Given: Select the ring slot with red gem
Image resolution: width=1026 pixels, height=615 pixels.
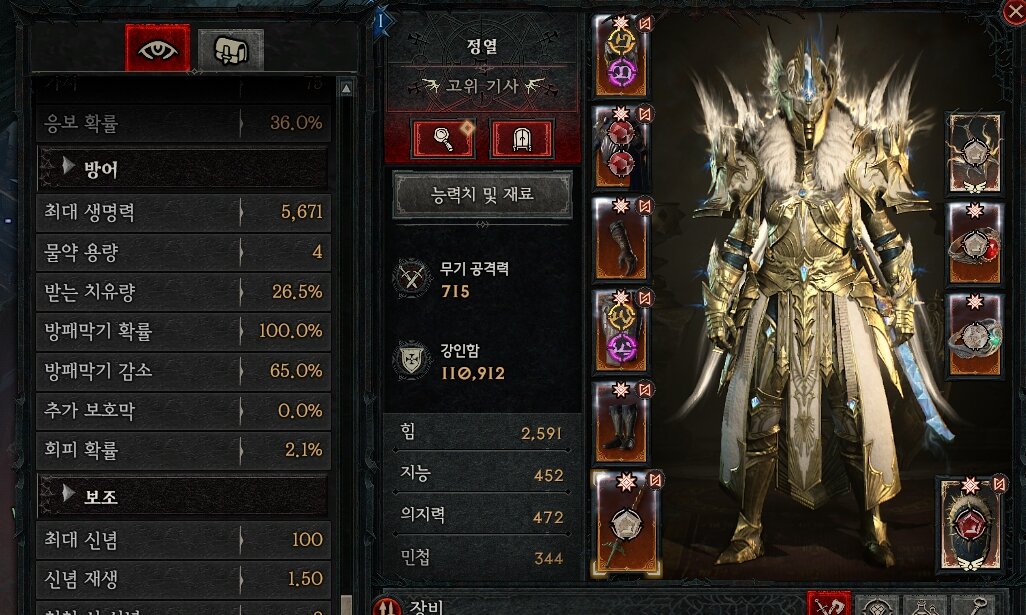Looking at the screenshot, I should click(976, 241).
